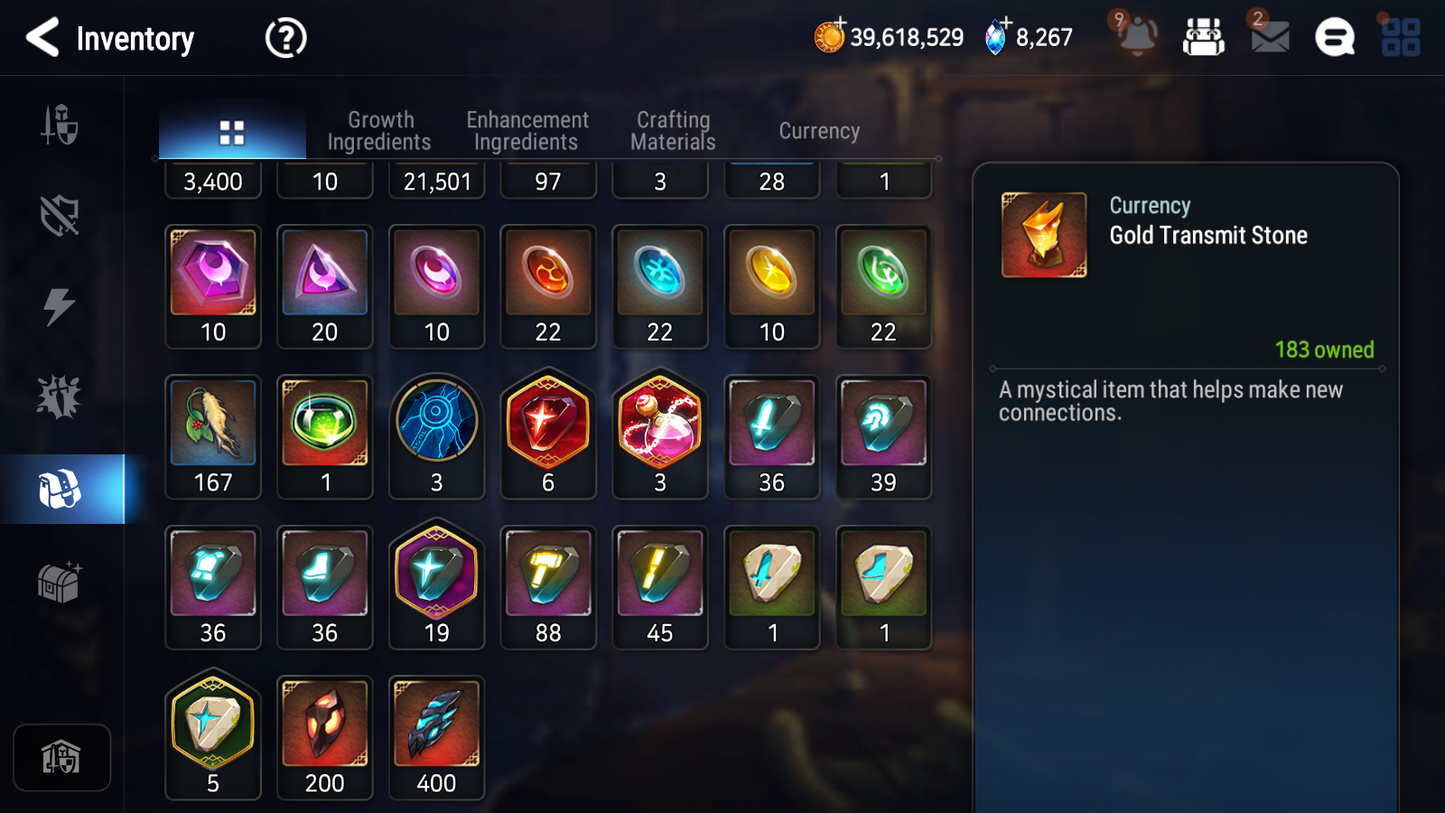Image resolution: width=1445 pixels, height=813 pixels.
Task: Open the treasure chest sidebar category
Action: pyautogui.click(x=59, y=581)
